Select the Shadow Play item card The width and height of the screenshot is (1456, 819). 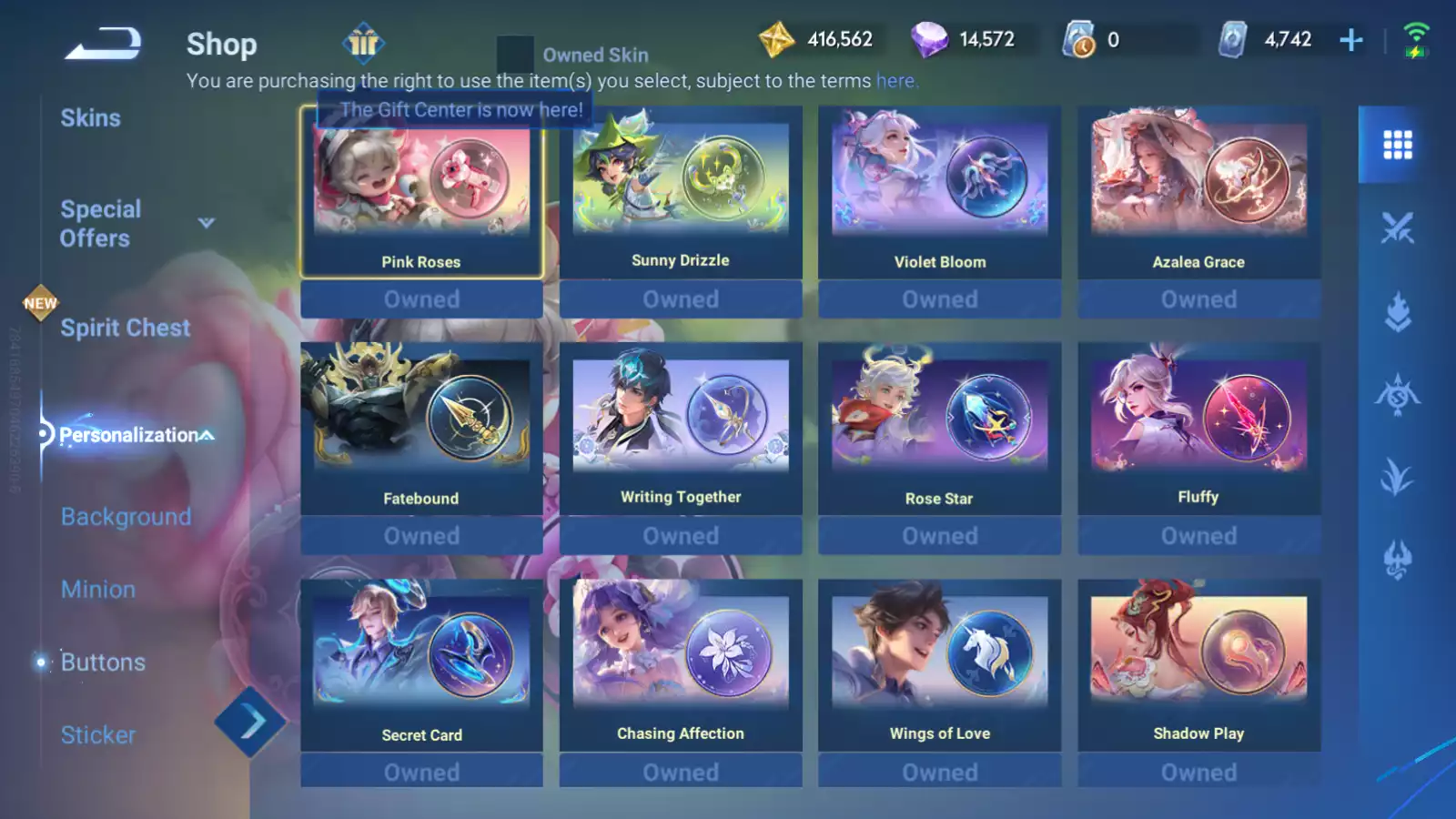(1198, 665)
